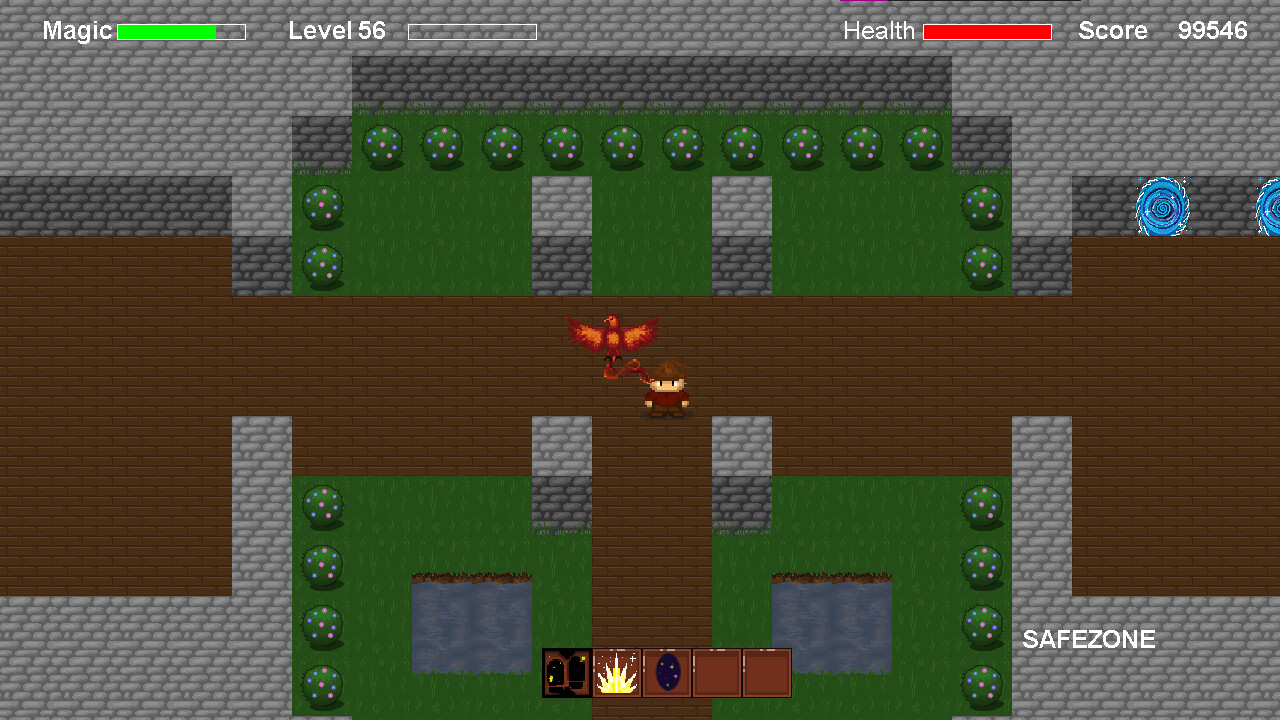Click a pink-berry bush on the left edge
1280x720 pixels.
322,505
